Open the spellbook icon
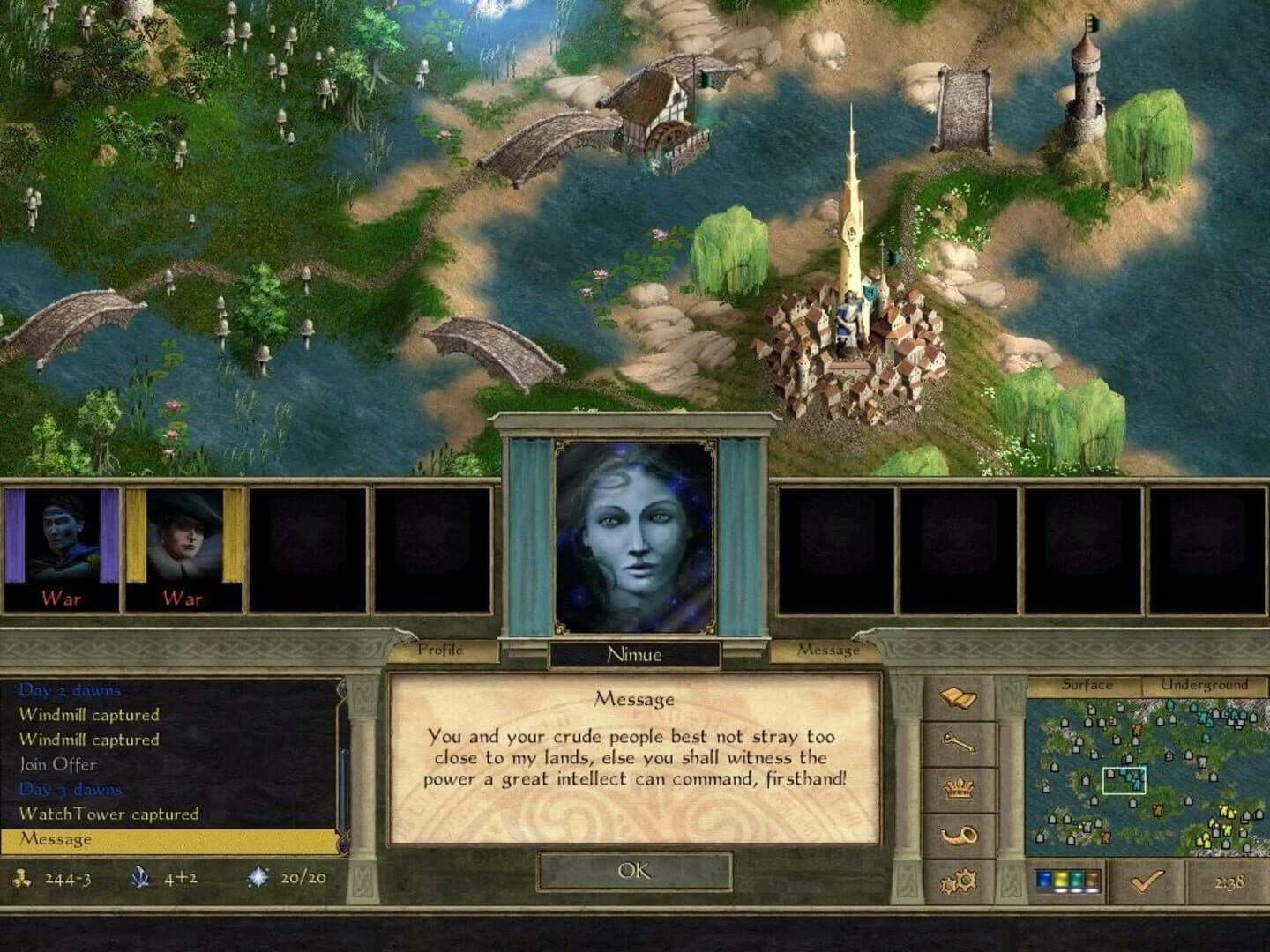The width and height of the screenshot is (1270, 952). [x=958, y=696]
